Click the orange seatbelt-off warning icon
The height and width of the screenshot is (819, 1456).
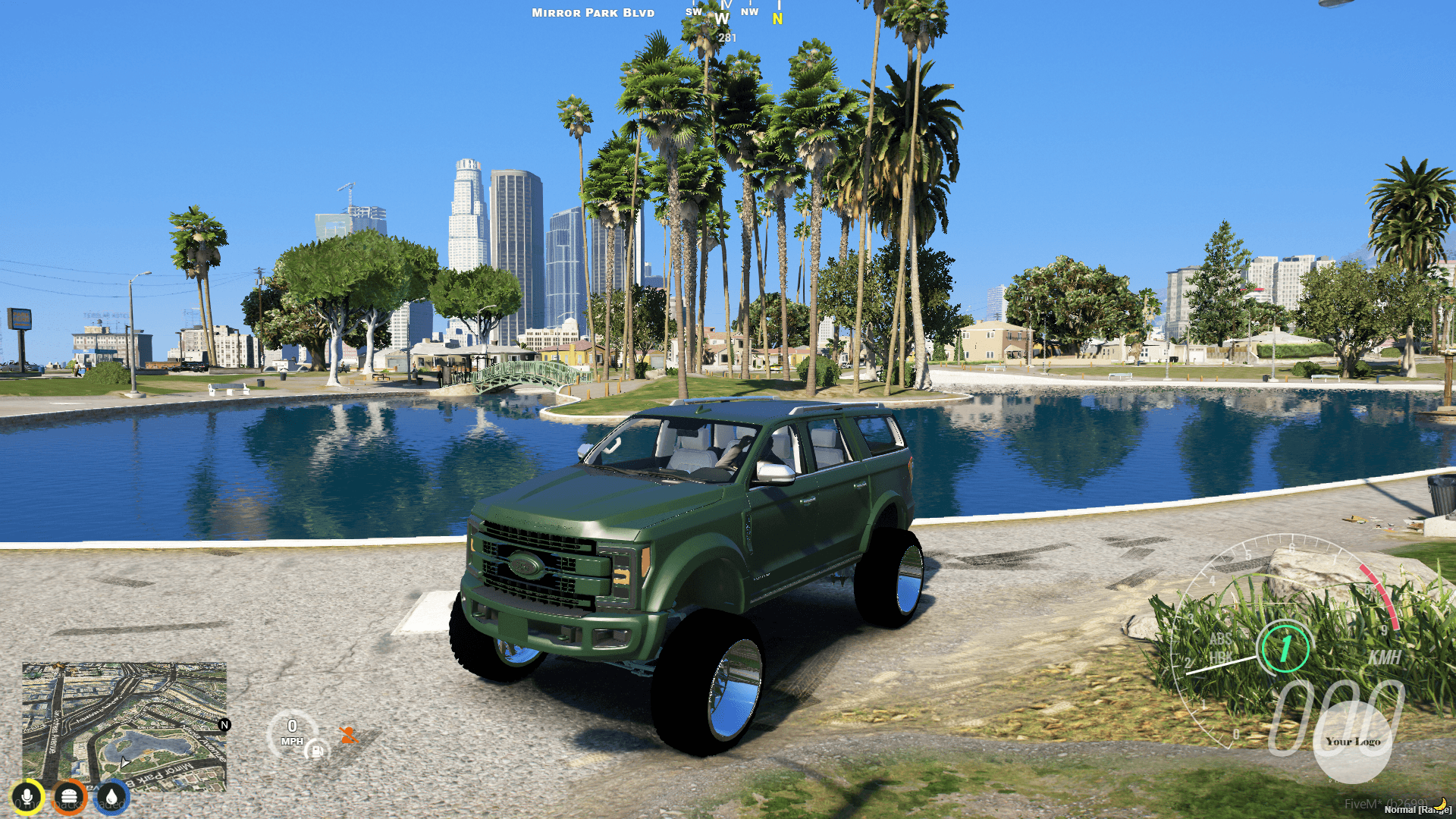(x=350, y=736)
